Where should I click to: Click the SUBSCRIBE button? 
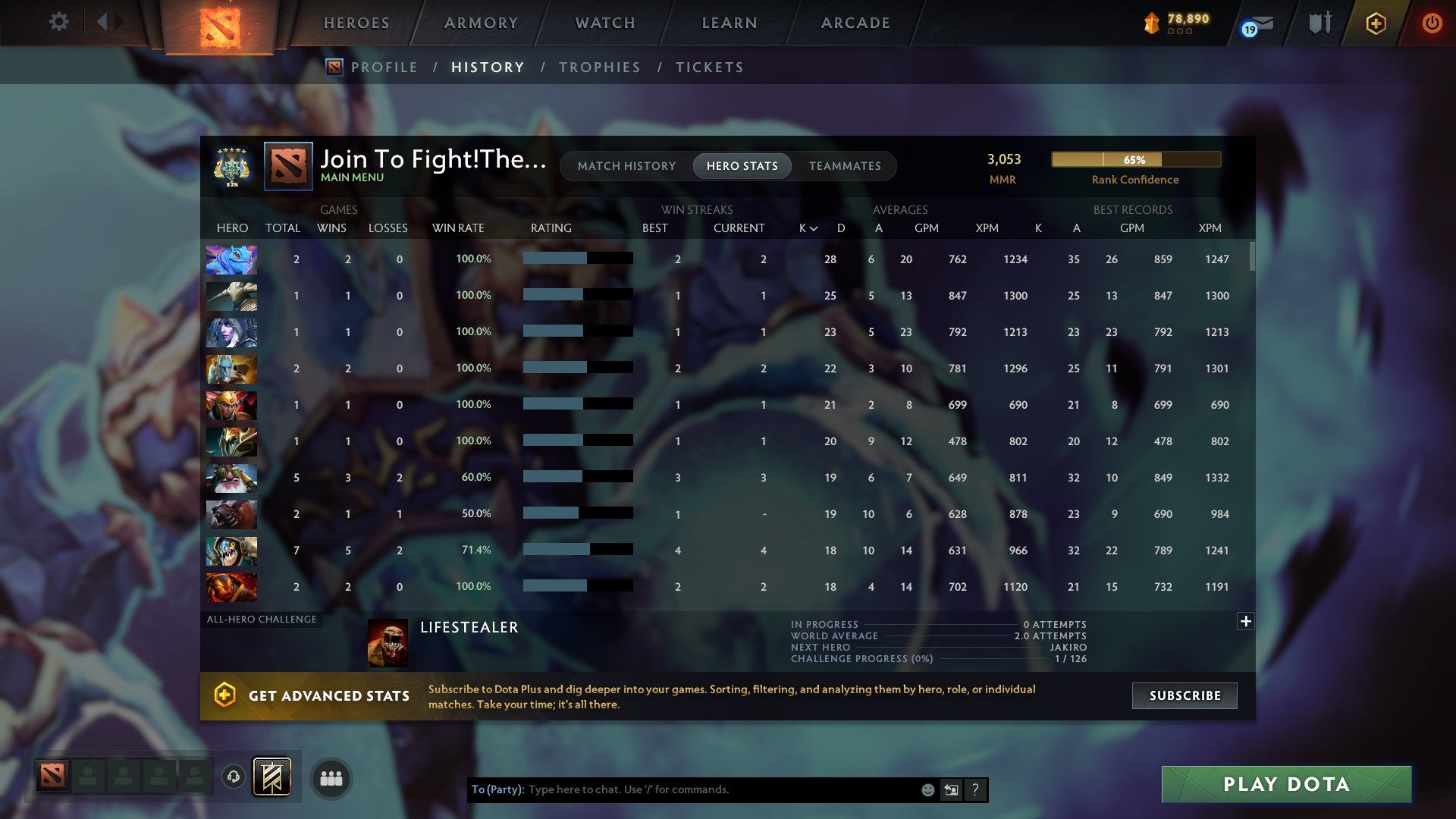(x=1184, y=695)
